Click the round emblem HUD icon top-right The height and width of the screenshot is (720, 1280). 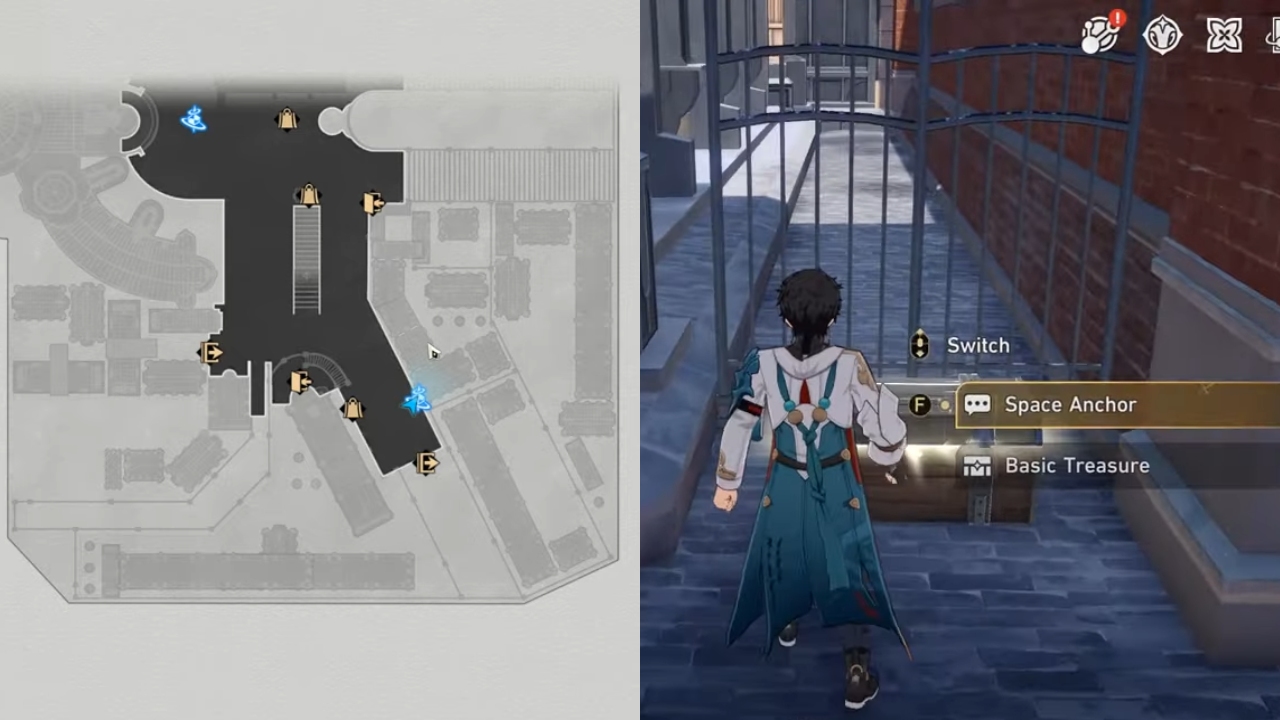click(x=1164, y=35)
